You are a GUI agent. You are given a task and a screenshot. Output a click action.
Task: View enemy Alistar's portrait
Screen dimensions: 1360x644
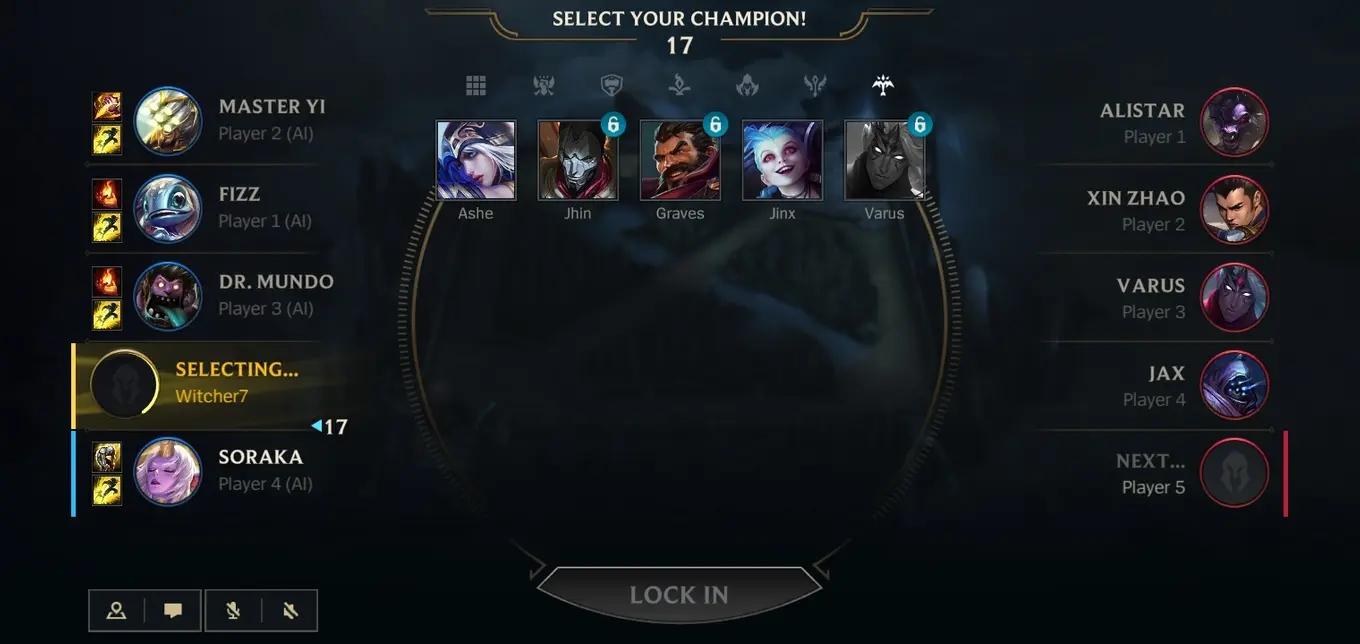tap(1234, 123)
